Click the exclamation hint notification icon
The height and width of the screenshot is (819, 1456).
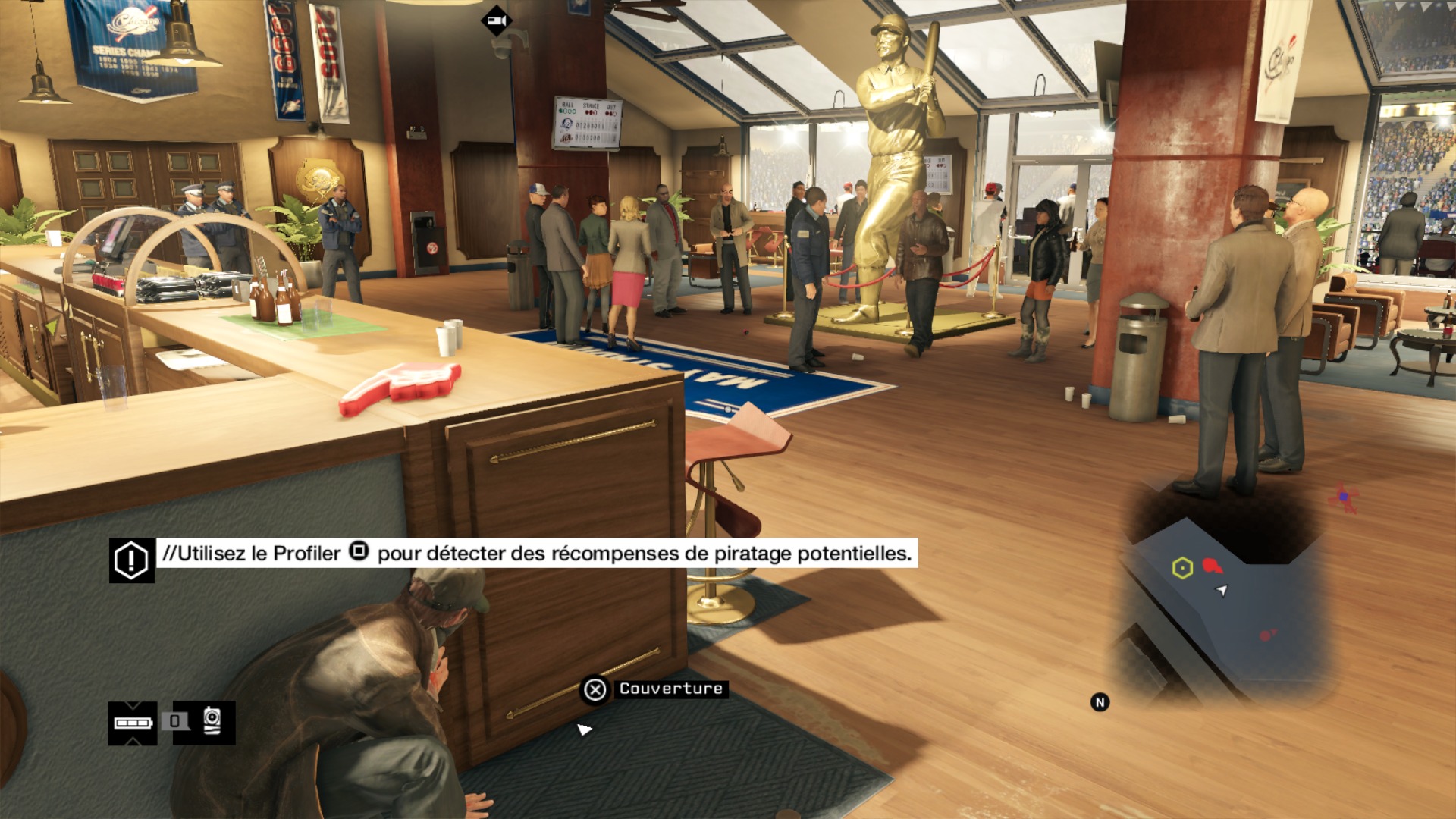coord(131,560)
